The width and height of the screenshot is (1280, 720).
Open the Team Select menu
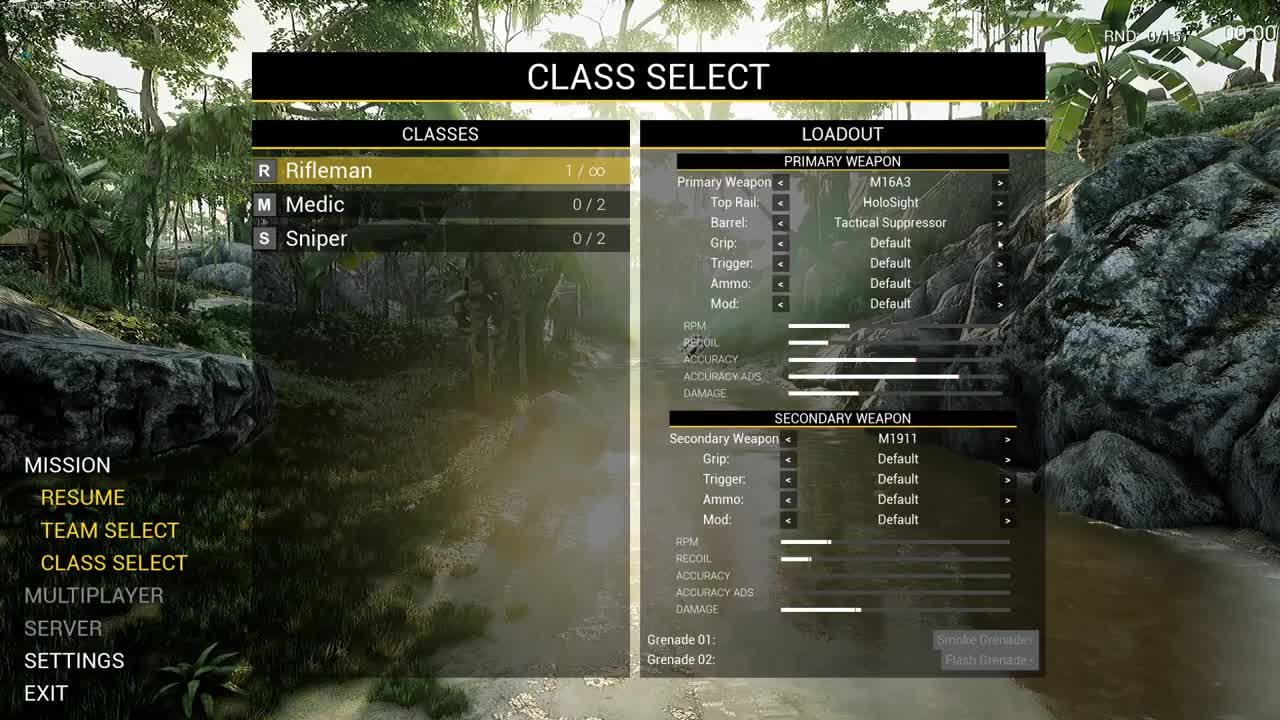click(110, 530)
